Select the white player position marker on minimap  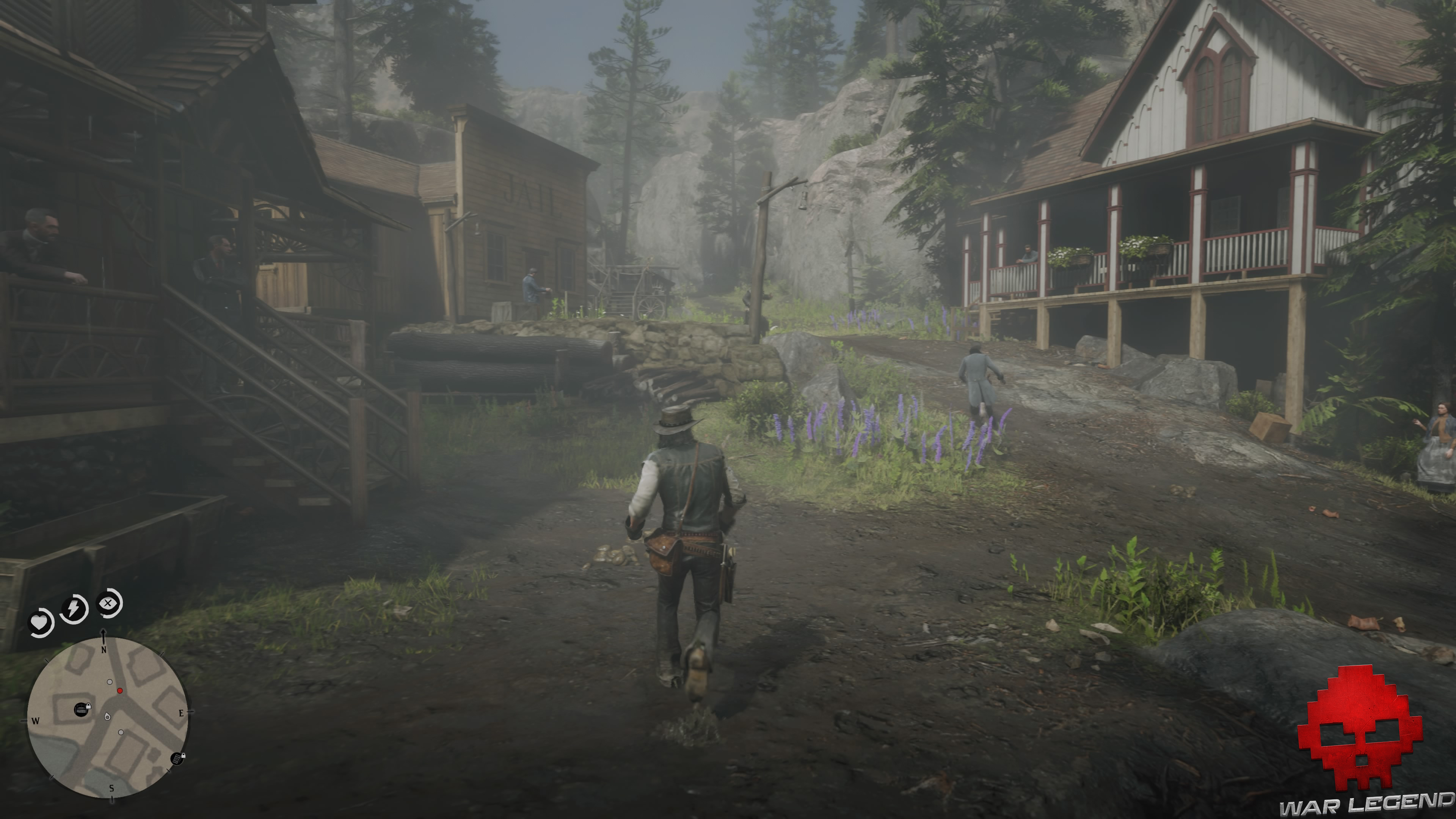[108, 717]
